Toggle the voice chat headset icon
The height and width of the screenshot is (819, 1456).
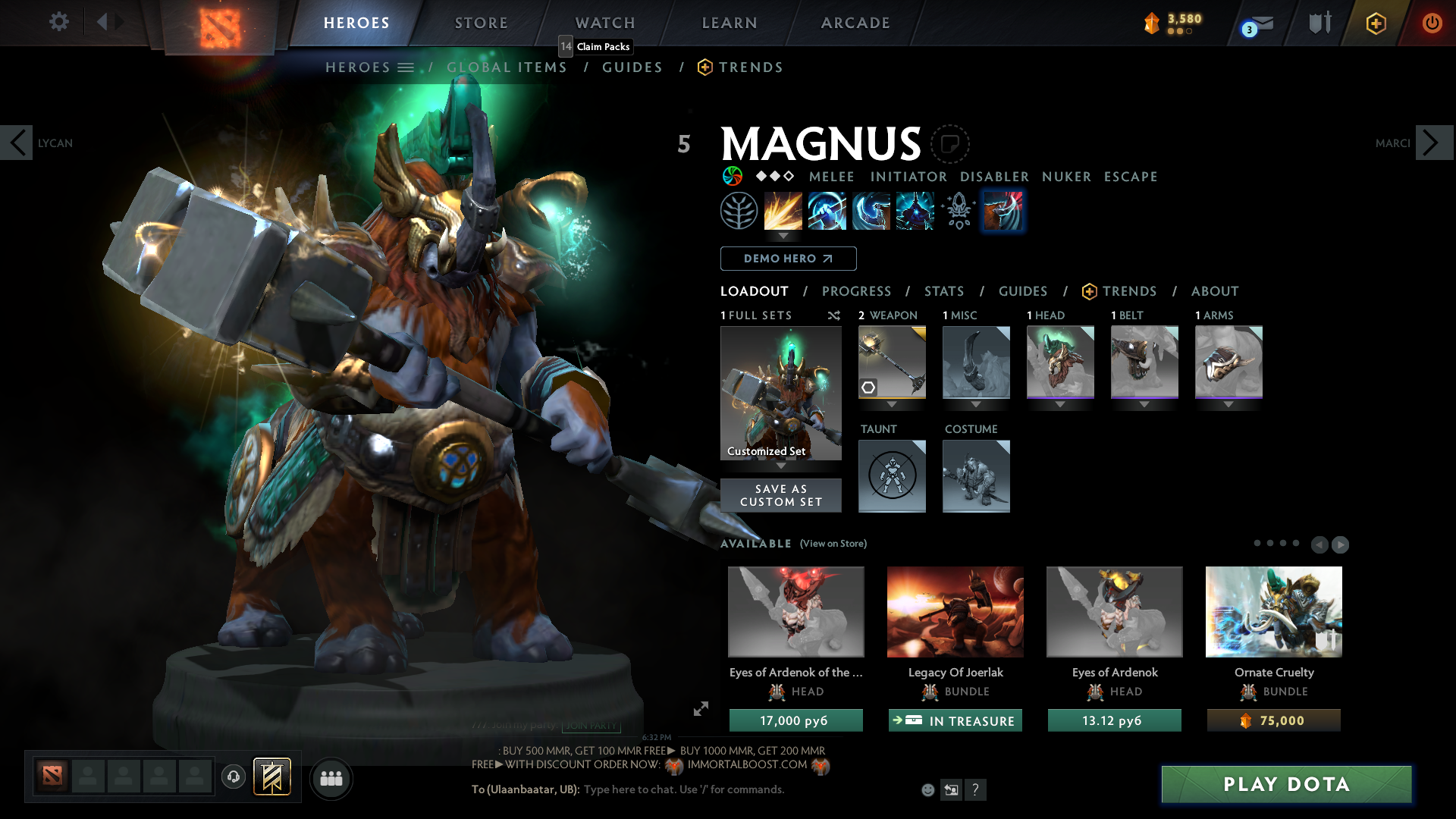pos(233,777)
